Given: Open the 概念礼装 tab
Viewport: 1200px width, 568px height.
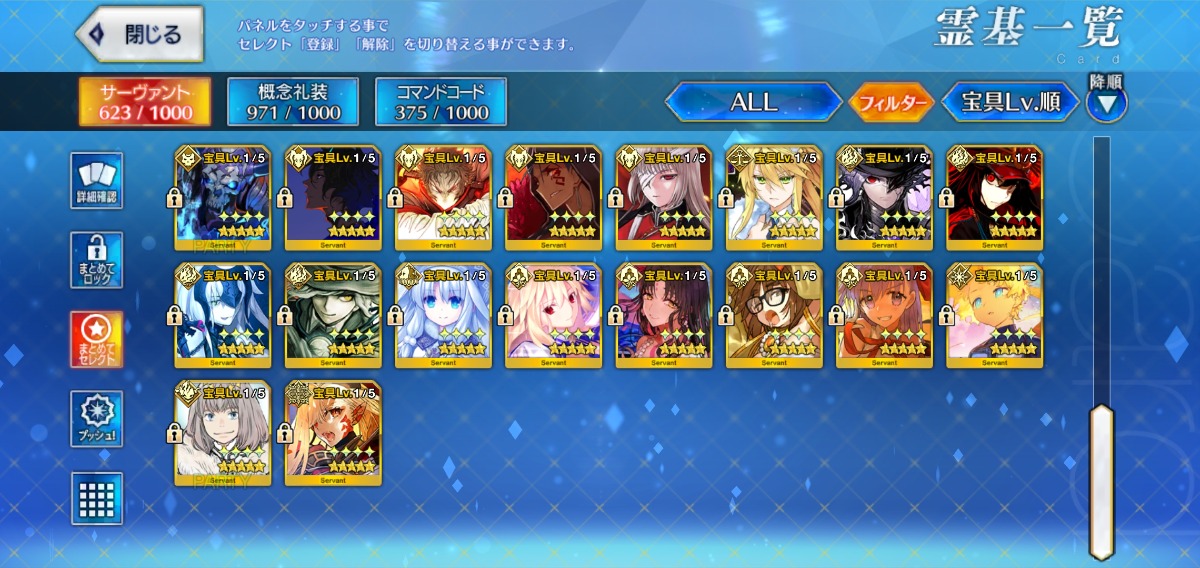Looking at the screenshot, I should [x=293, y=102].
